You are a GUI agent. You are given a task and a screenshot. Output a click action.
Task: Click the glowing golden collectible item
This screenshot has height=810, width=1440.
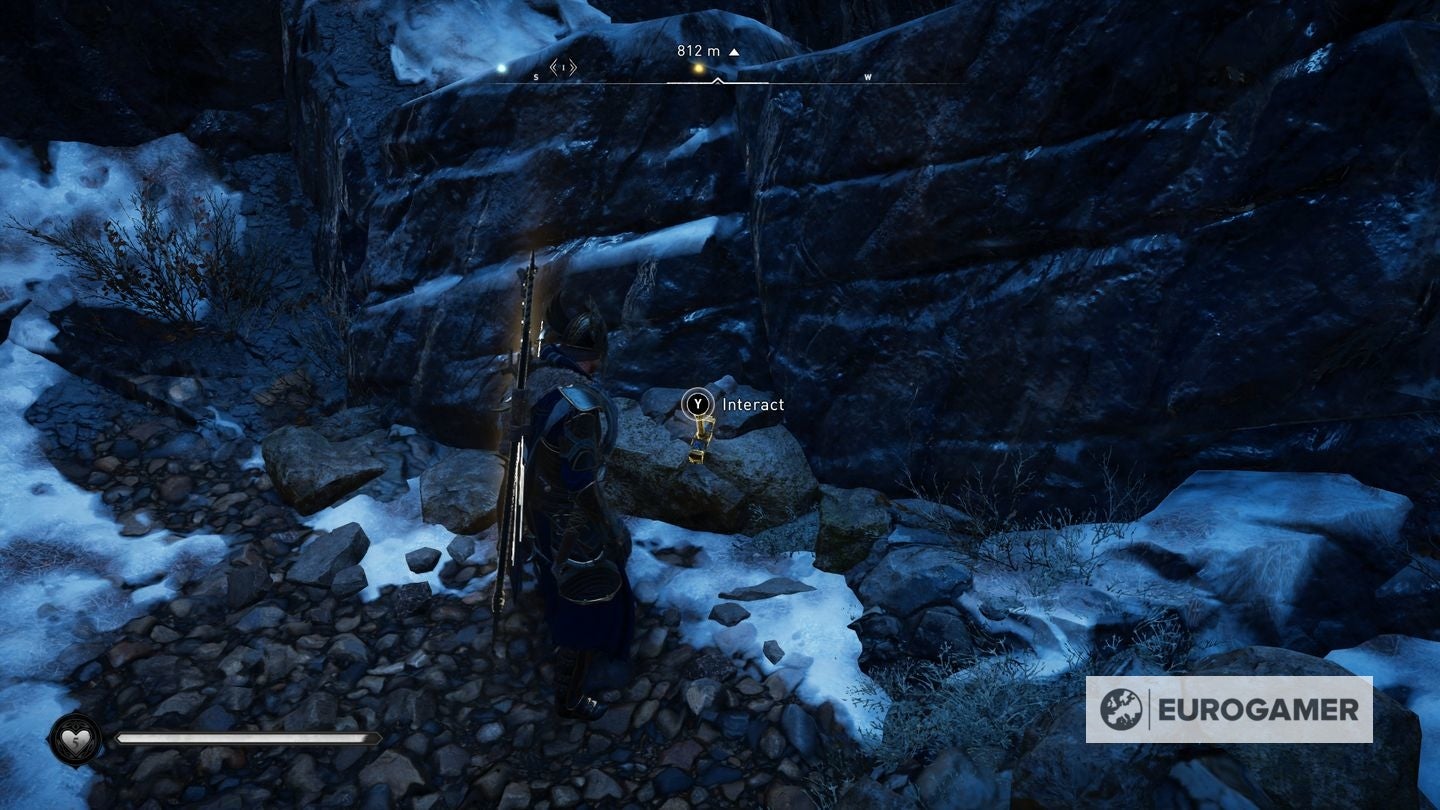click(703, 441)
